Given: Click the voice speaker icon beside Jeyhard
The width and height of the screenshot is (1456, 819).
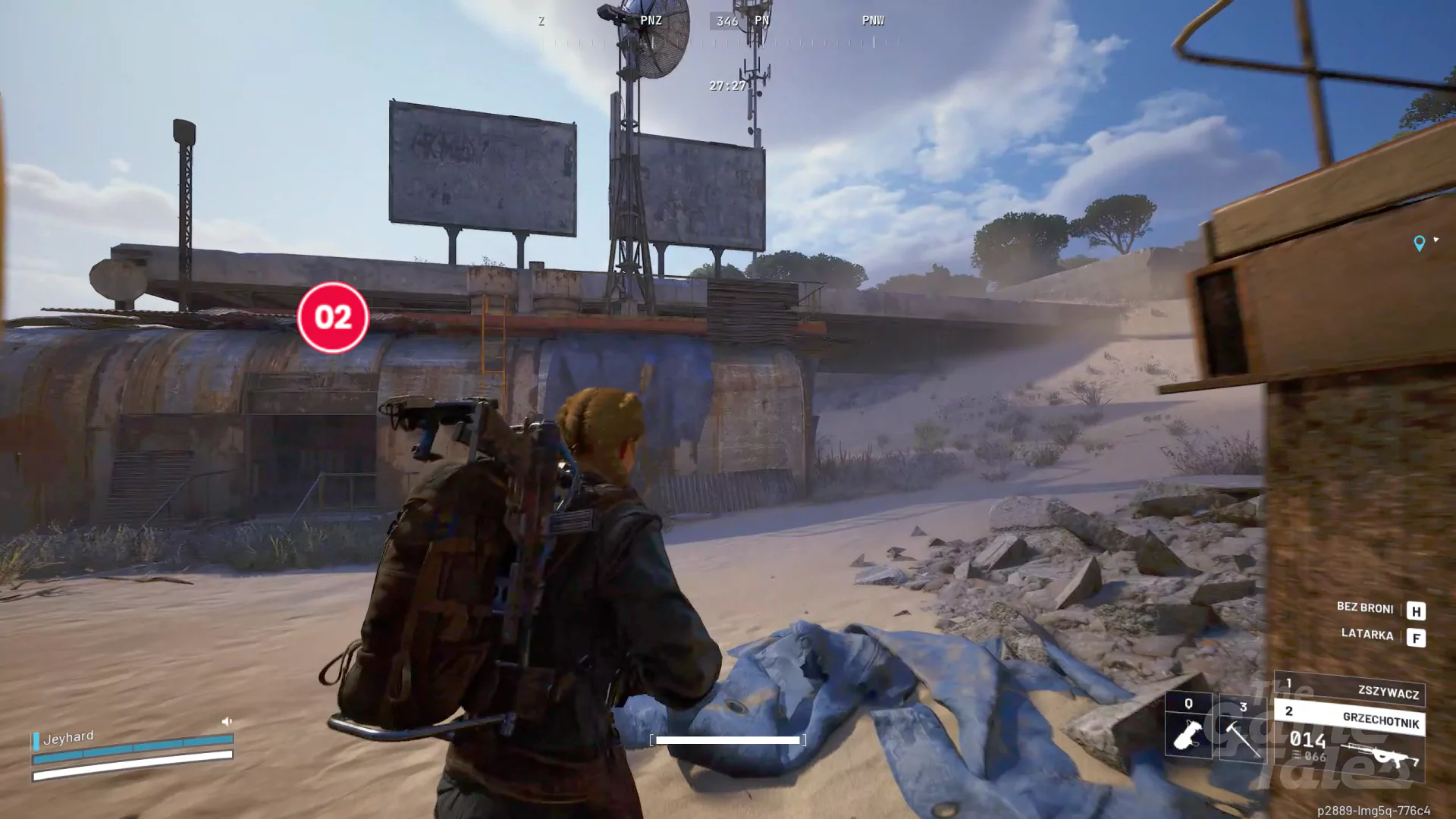Looking at the screenshot, I should click(x=227, y=721).
